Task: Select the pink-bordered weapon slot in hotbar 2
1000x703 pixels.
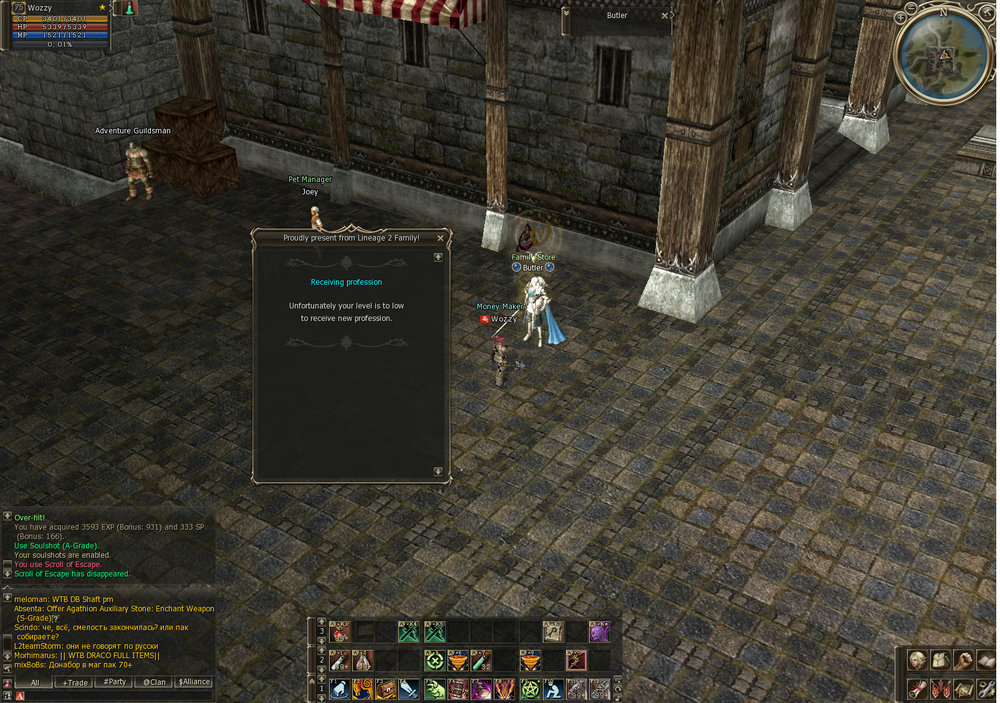Action: [x=575, y=660]
